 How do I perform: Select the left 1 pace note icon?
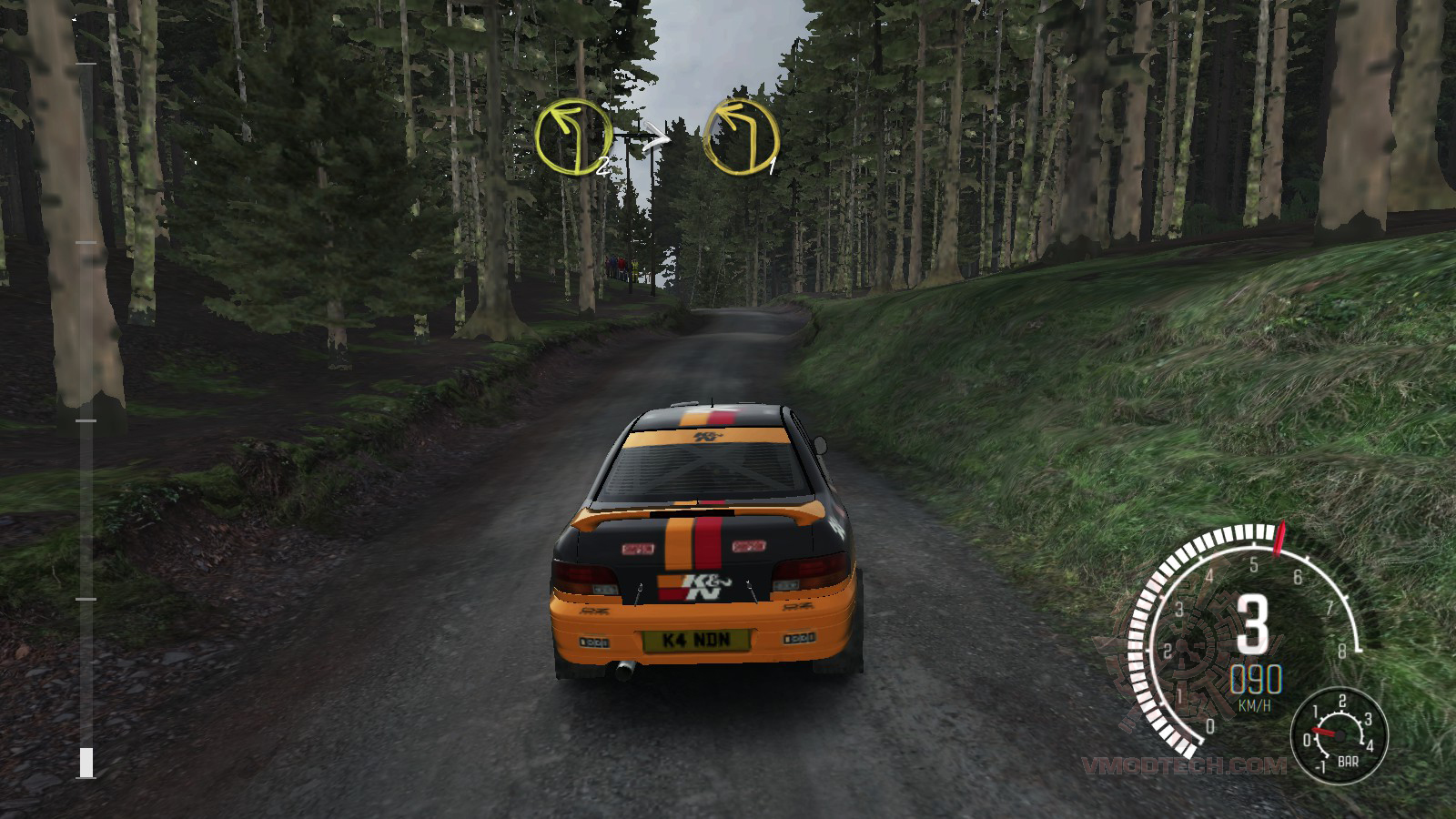(742, 138)
